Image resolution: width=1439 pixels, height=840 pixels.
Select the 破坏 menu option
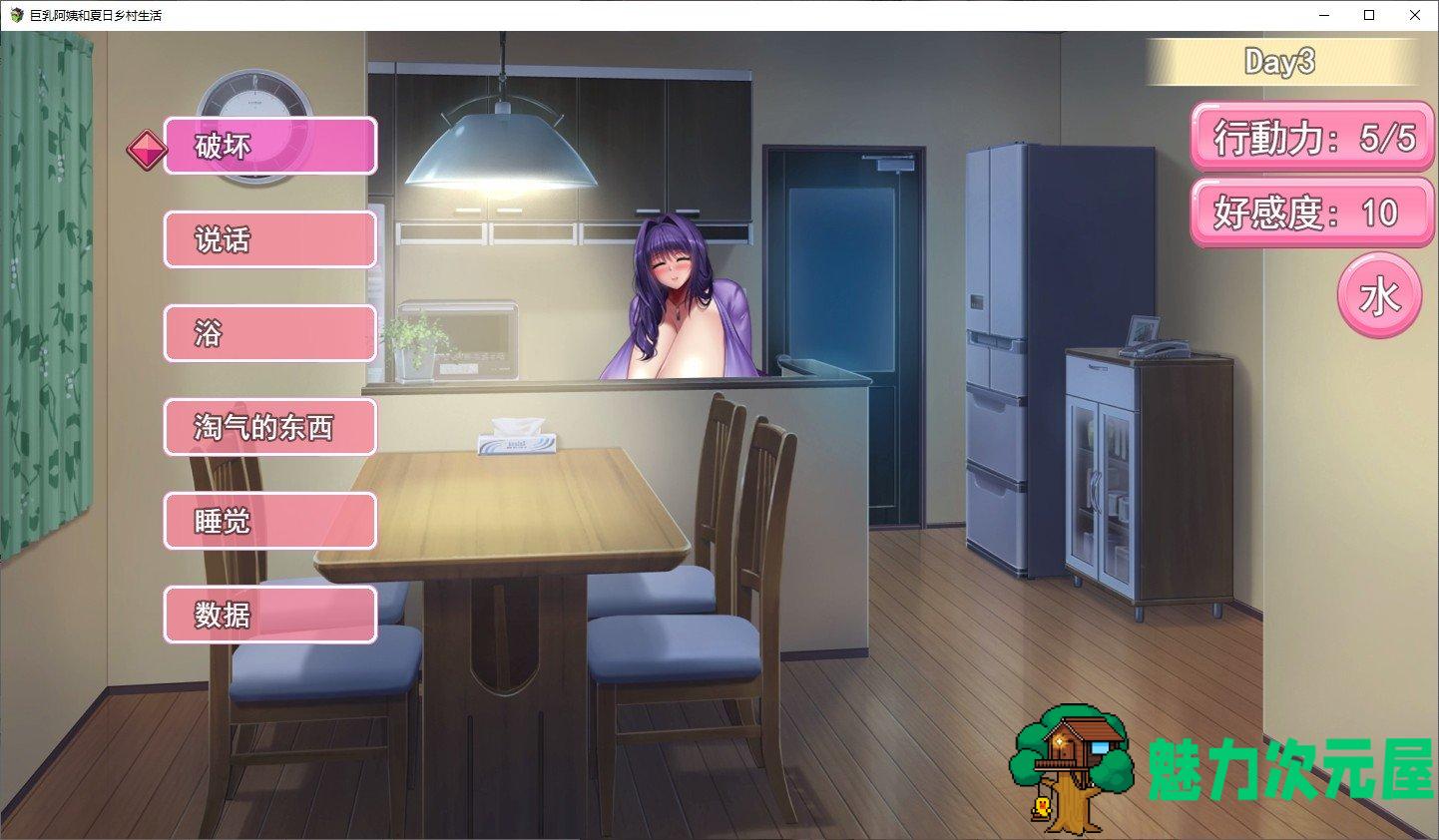tap(270, 146)
